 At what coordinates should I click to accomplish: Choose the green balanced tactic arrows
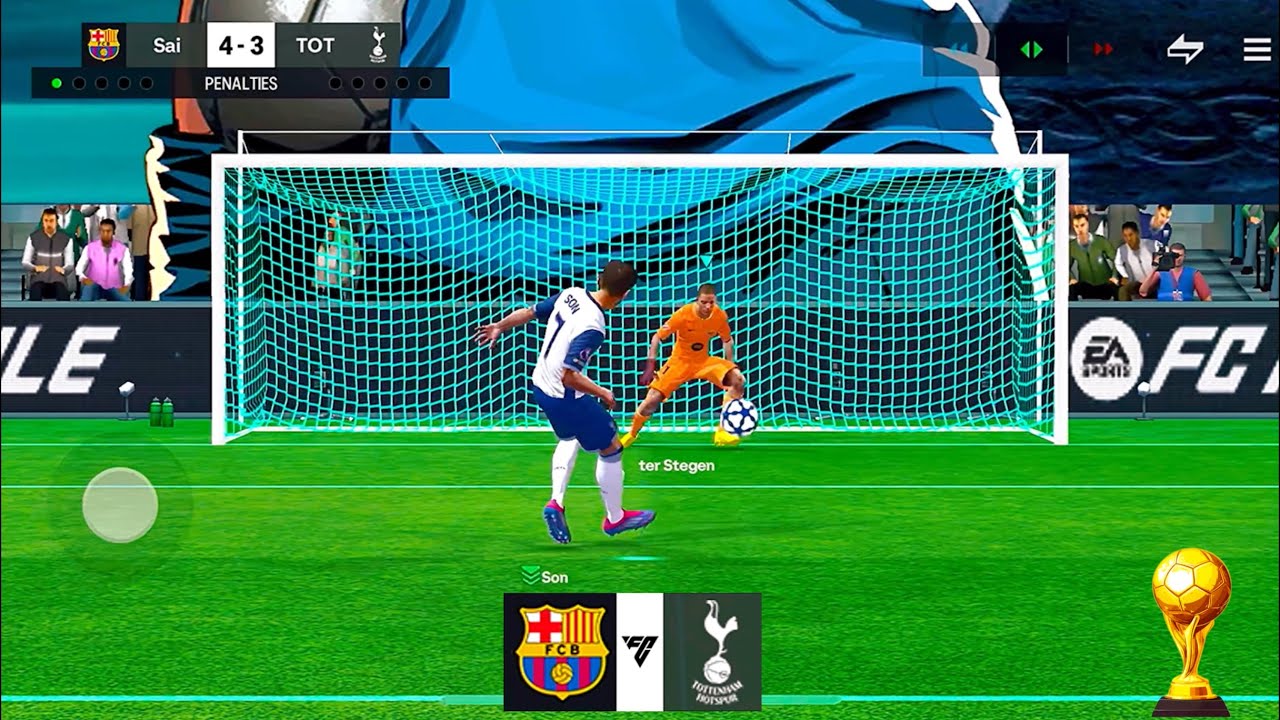point(1031,49)
